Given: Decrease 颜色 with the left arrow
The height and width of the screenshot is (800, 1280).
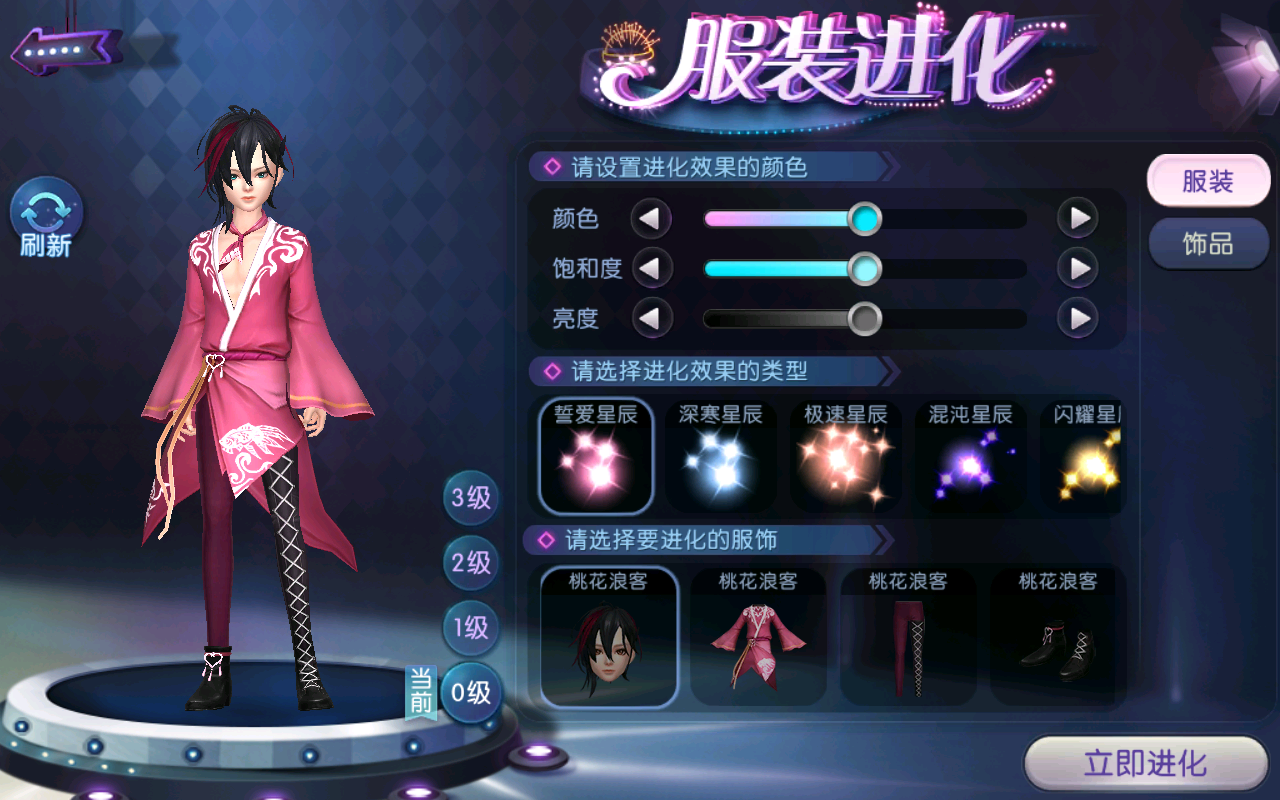Looking at the screenshot, I should coord(651,218).
